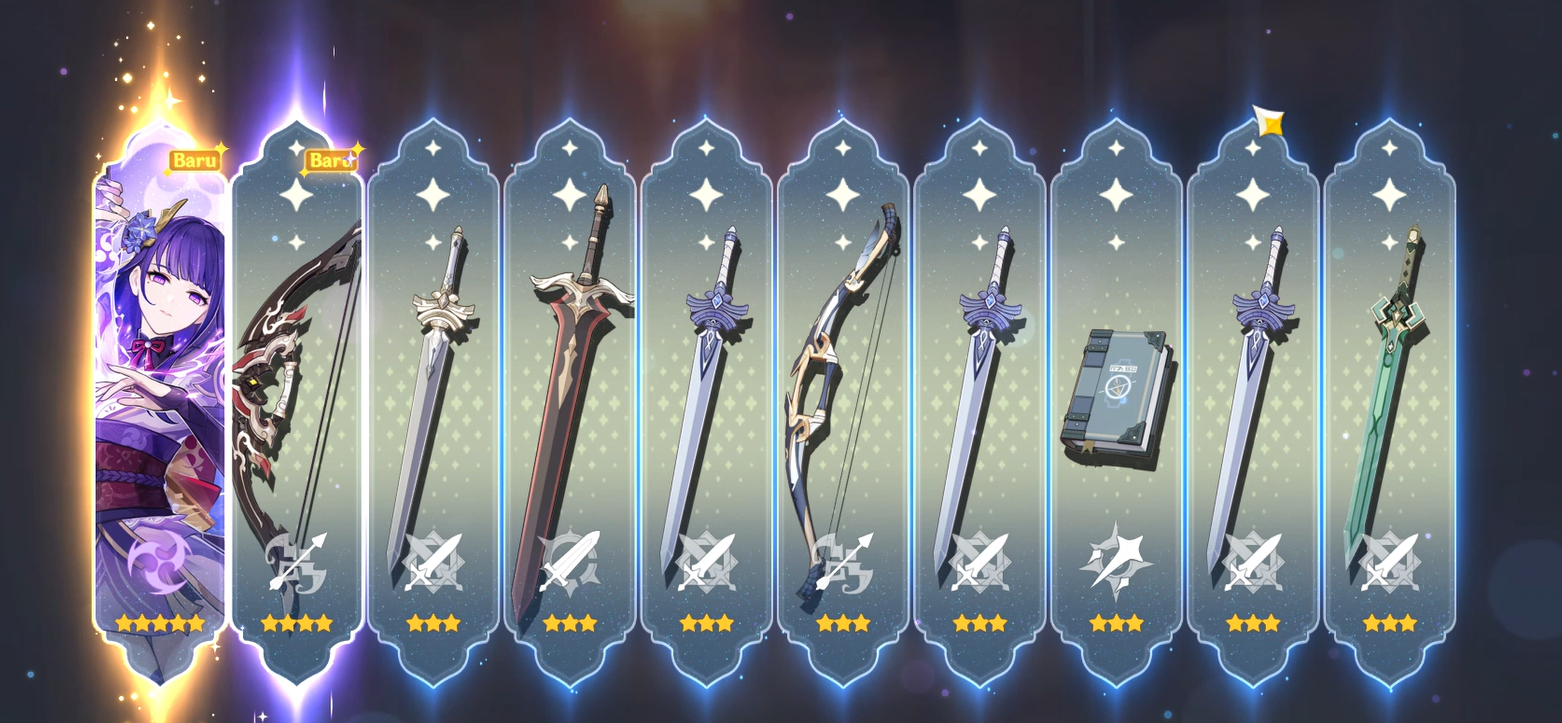Click the sword icon under the green Skyrider Sword
This screenshot has height=723, width=1562.
[1388, 560]
